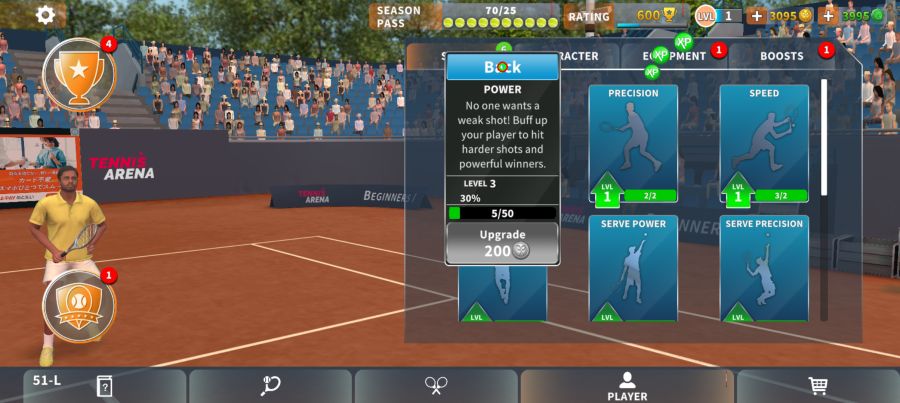Add more gold coins with plus button
This screenshot has height=403, width=900.
pos(756,16)
